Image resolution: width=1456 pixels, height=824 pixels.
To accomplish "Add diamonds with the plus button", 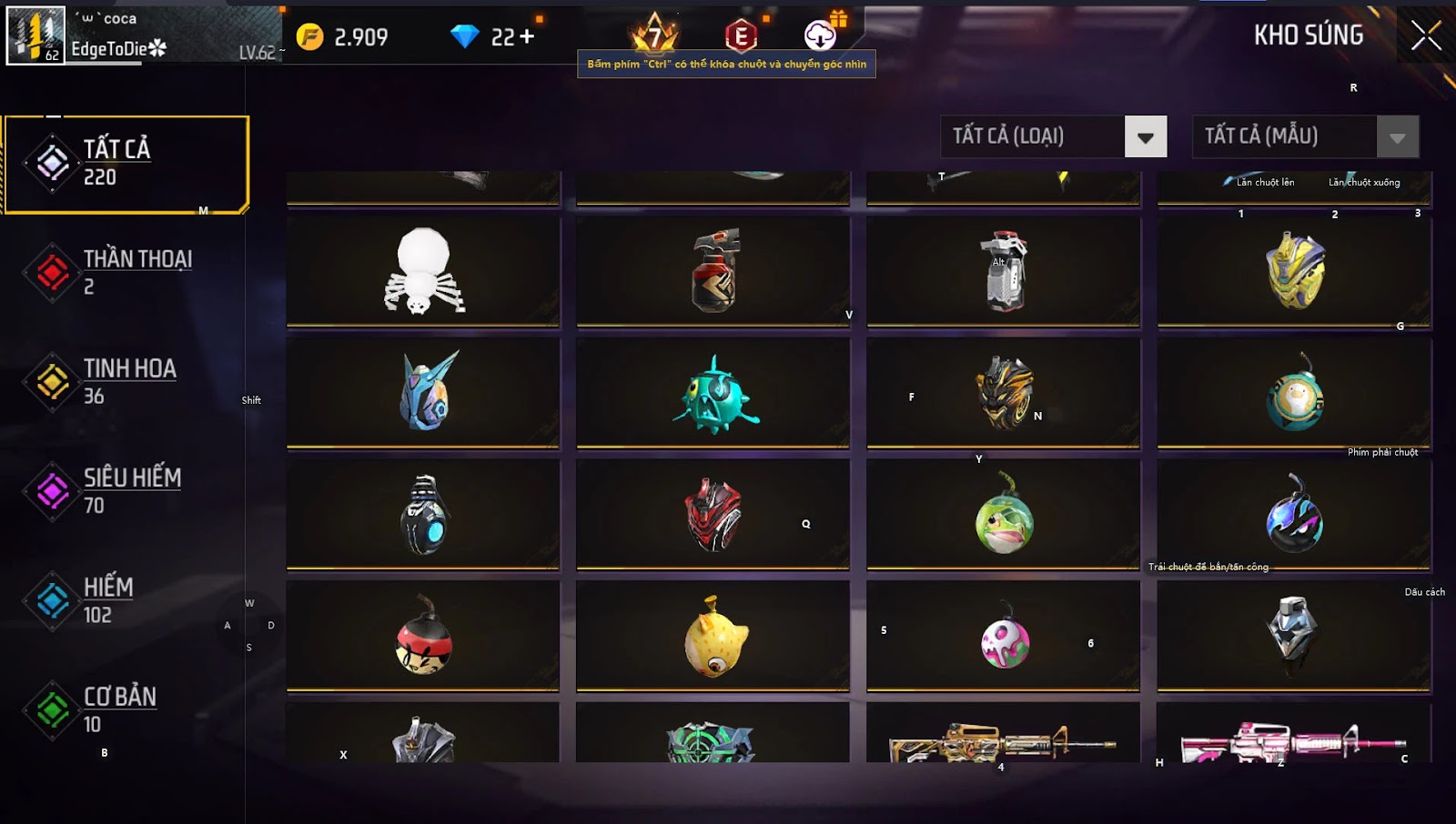I will click(526, 37).
